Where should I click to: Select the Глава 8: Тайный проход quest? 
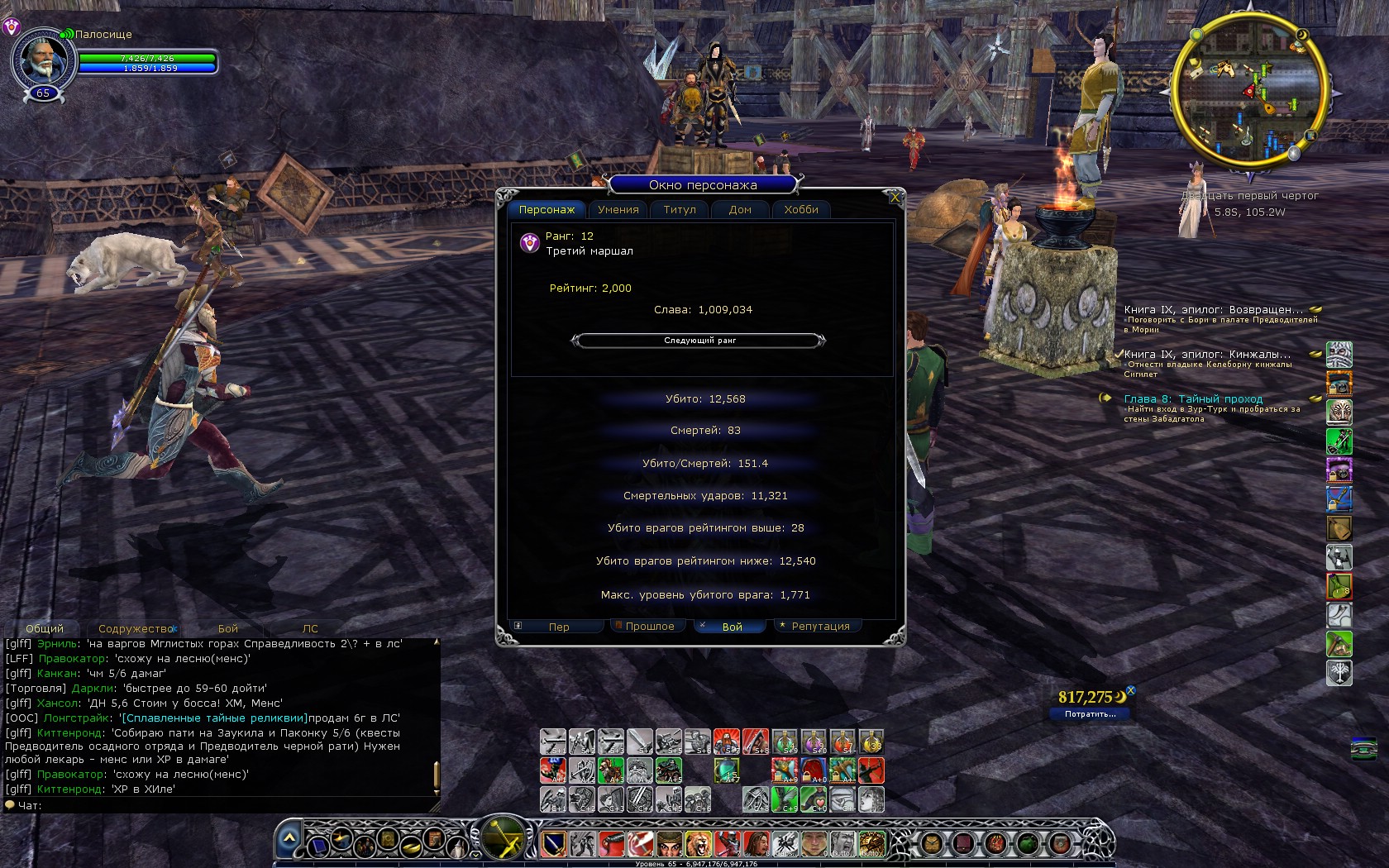tap(1193, 399)
